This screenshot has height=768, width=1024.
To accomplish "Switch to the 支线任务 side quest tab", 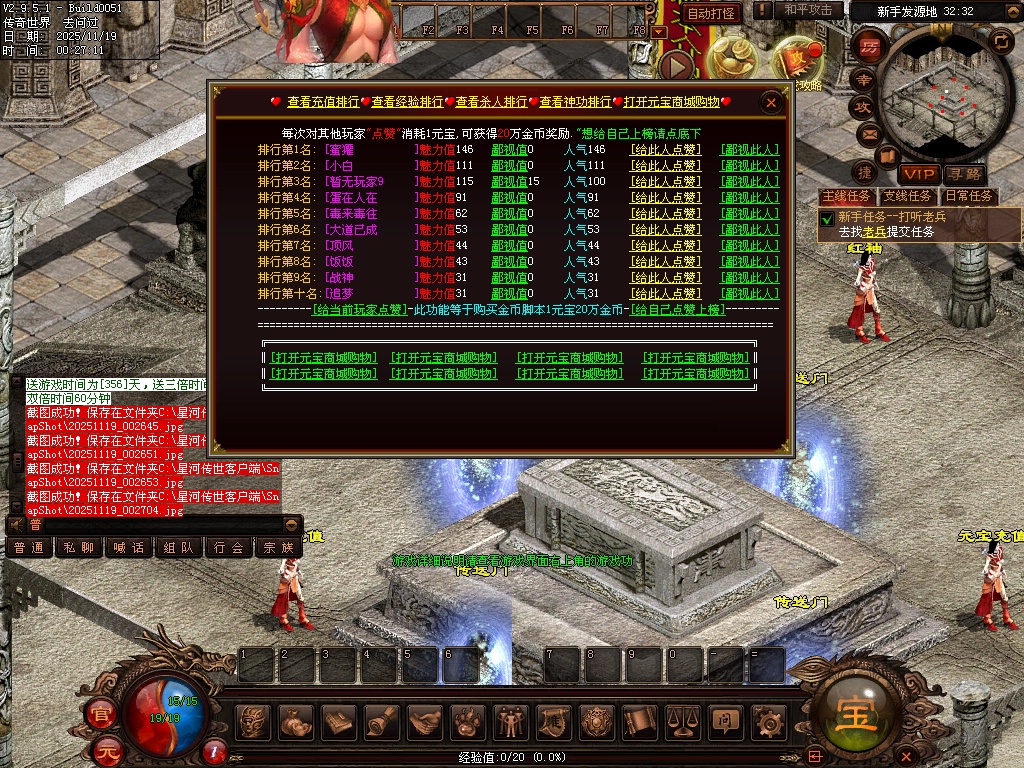I will point(906,196).
